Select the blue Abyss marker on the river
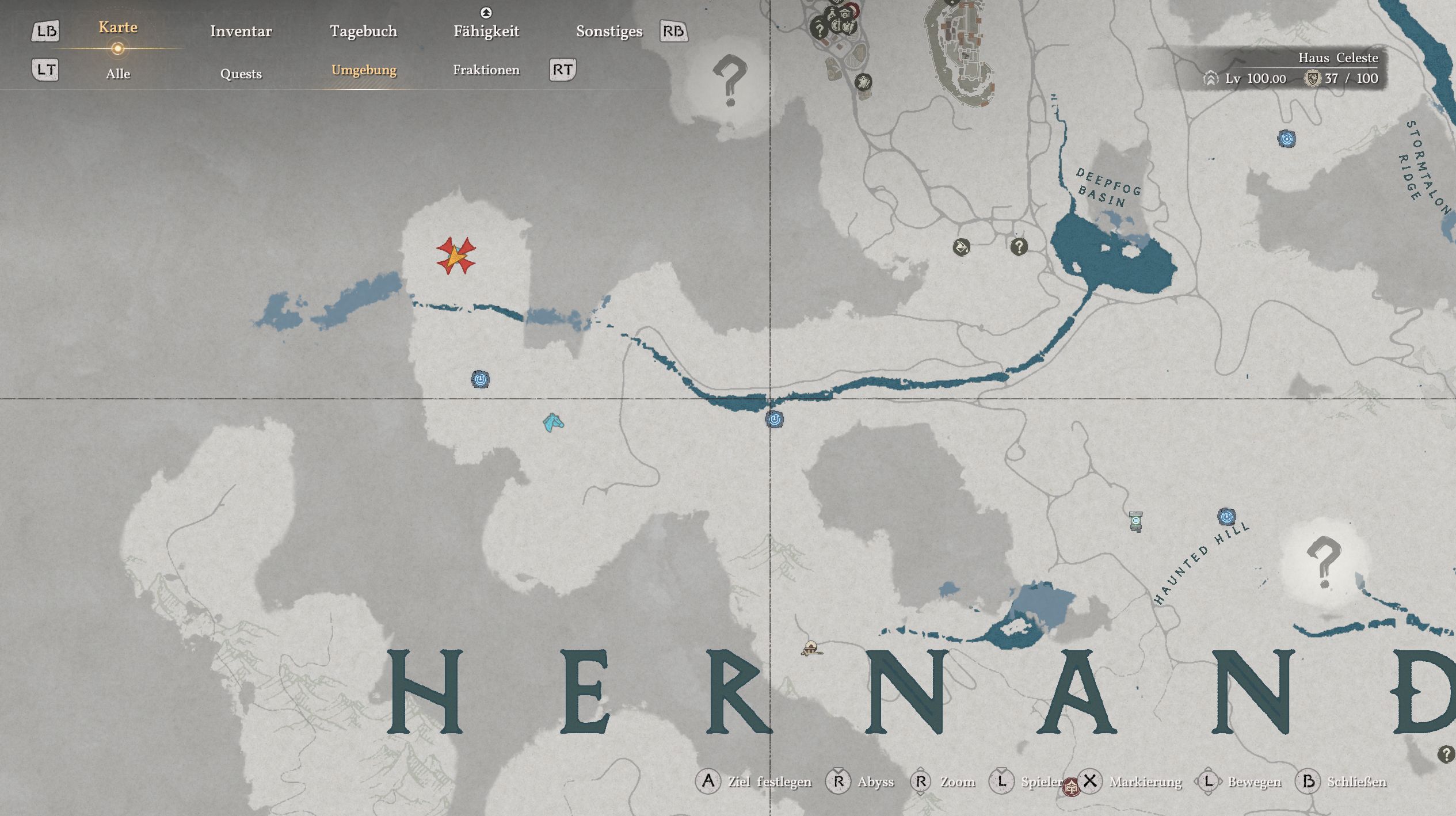 [774, 419]
